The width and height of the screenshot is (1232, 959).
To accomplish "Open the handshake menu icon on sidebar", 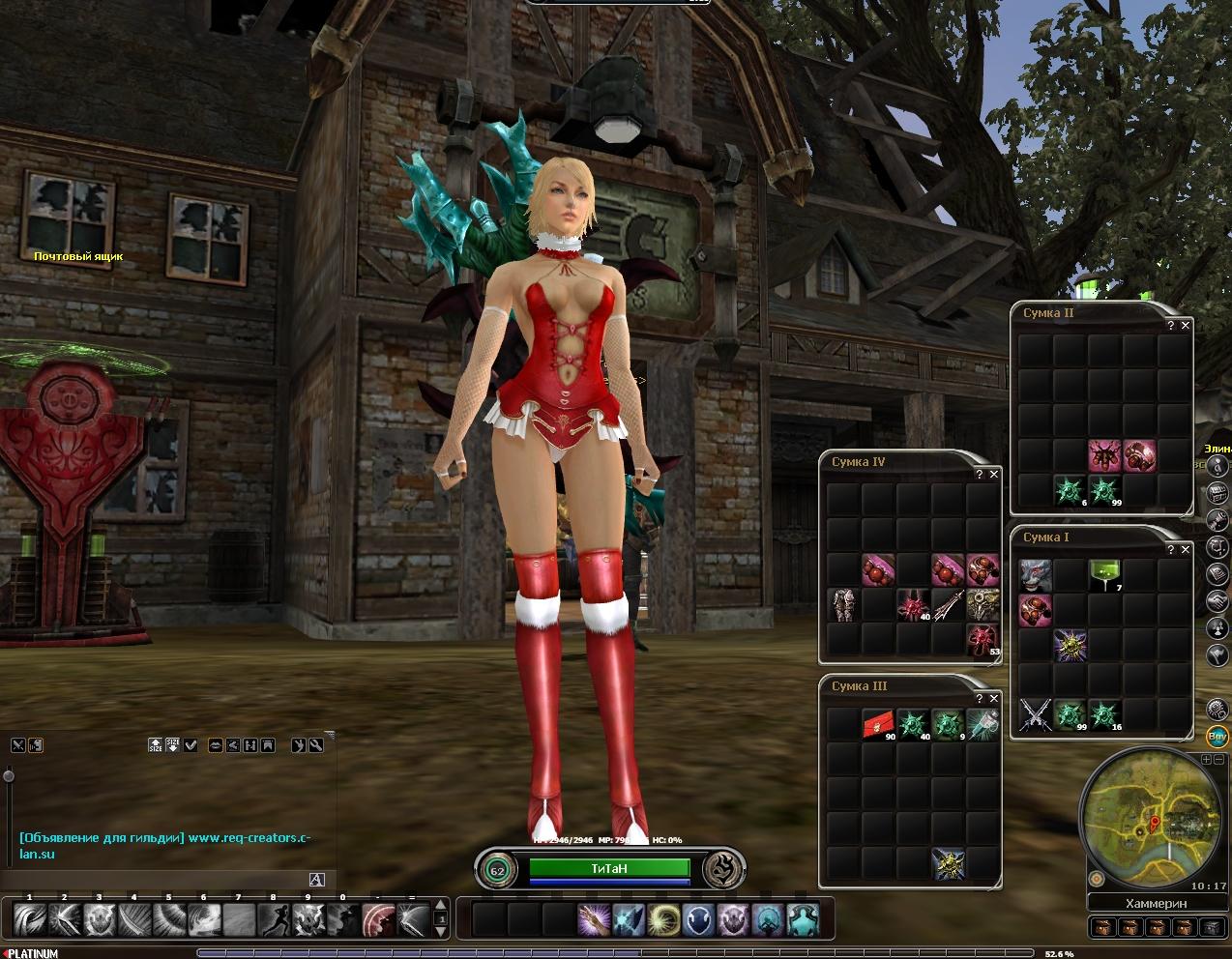I will click(1217, 600).
